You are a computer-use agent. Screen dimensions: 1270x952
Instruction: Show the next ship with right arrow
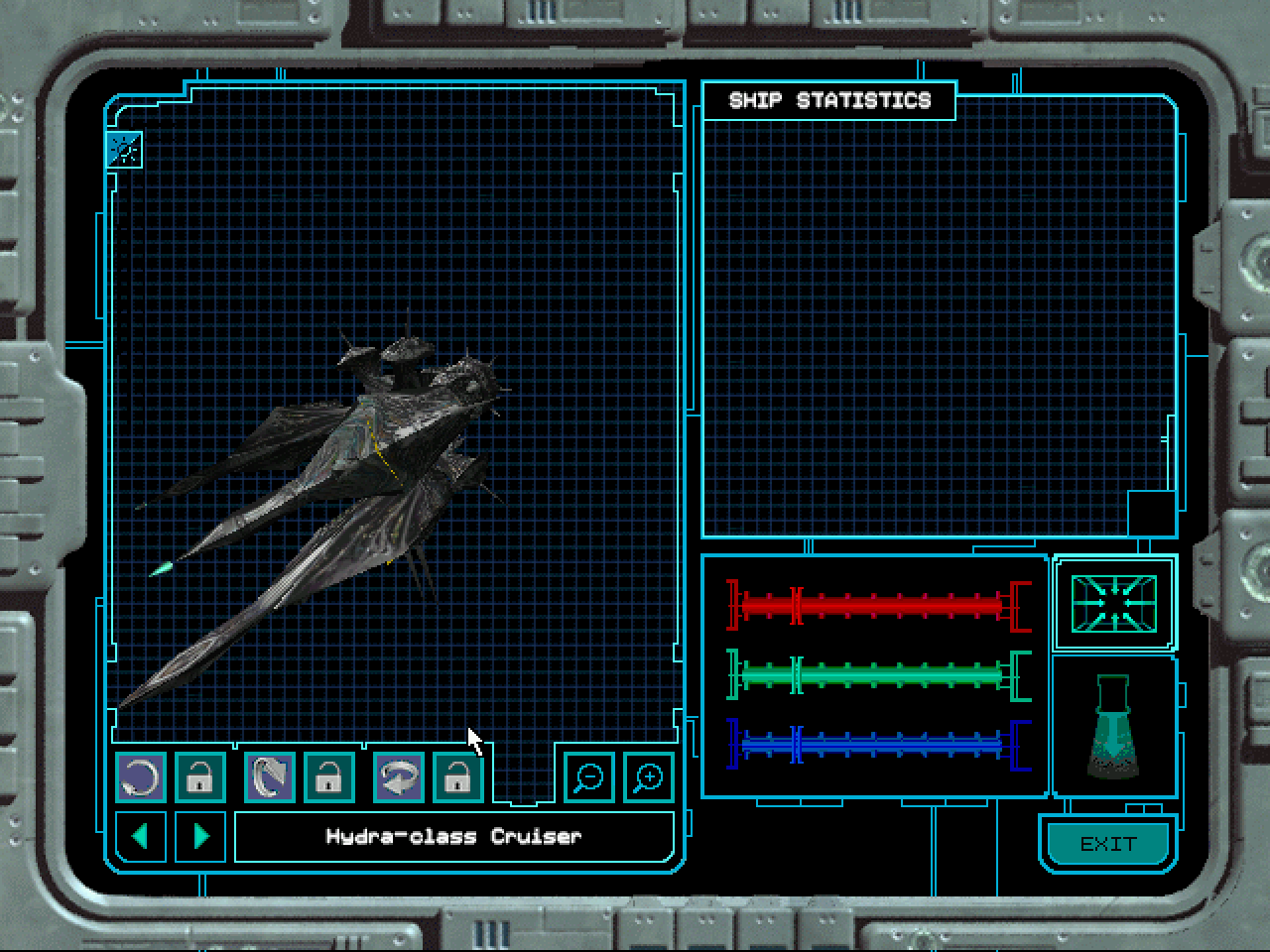pos(200,837)
